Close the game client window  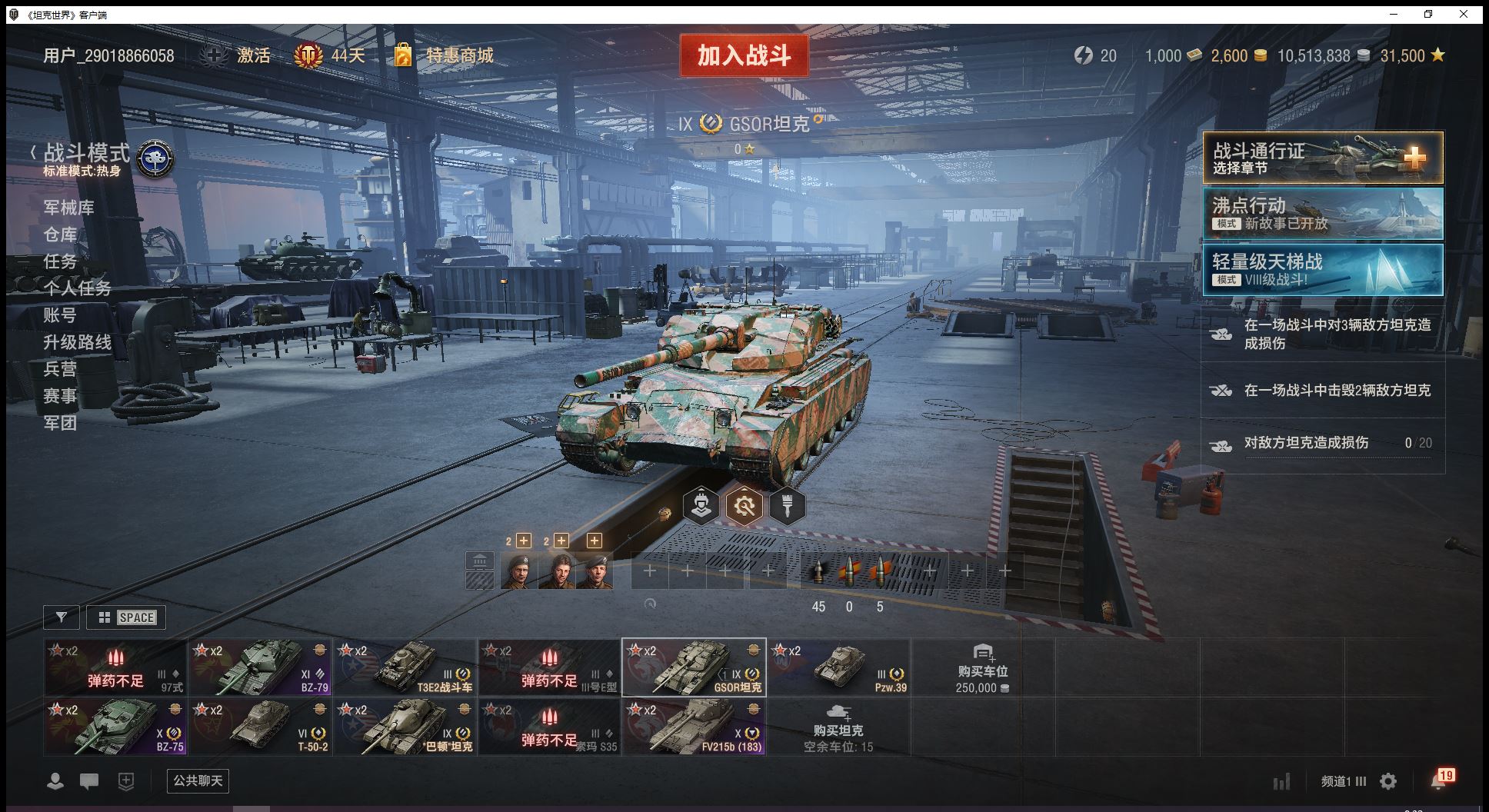(x=1464, y=14)
